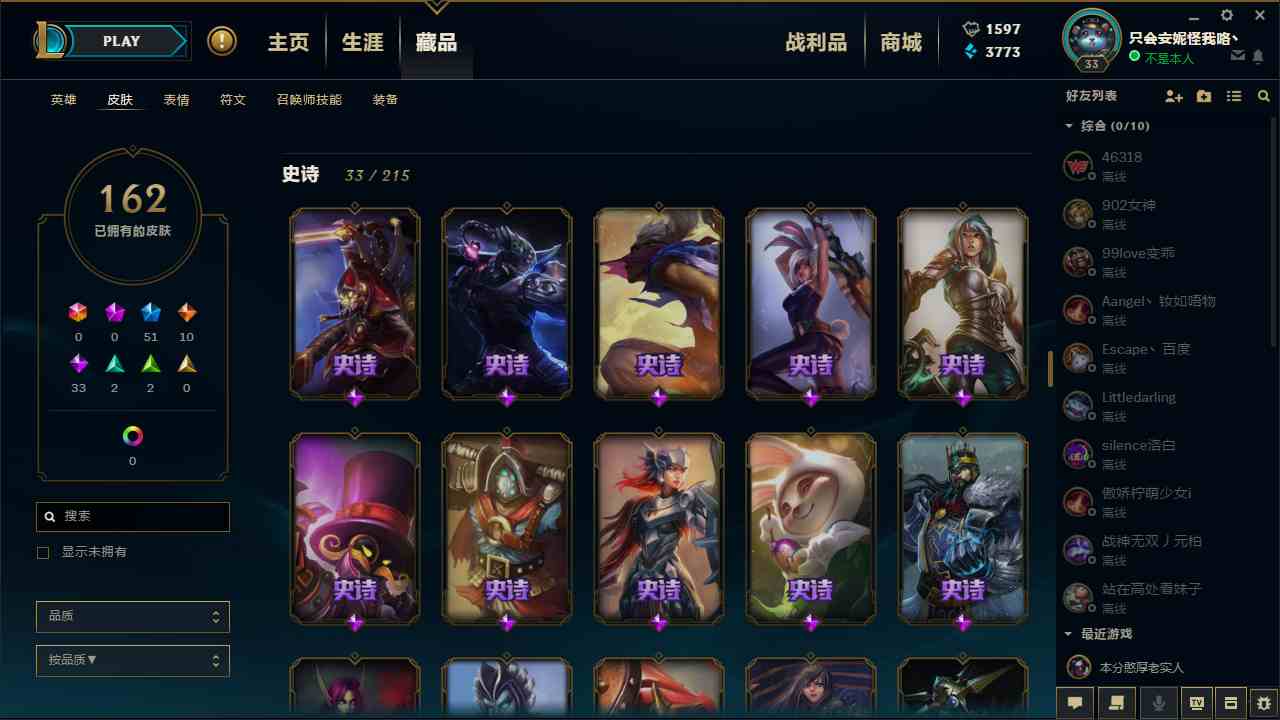Open the 商城 store
1280x720 pixels.
[x=901, y=41]
